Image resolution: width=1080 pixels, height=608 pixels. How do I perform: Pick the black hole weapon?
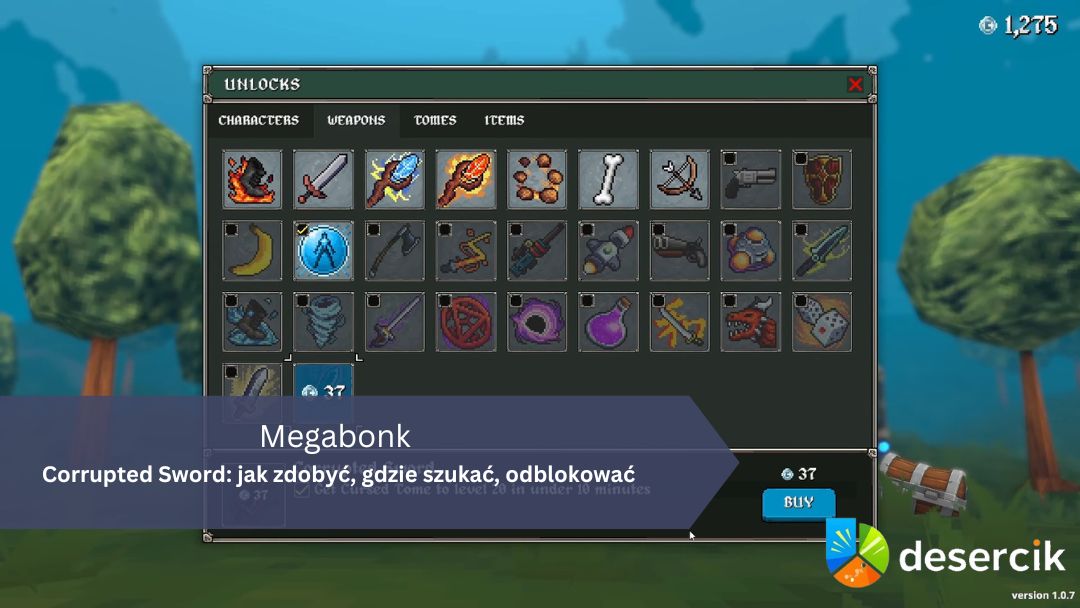(537, 321)
